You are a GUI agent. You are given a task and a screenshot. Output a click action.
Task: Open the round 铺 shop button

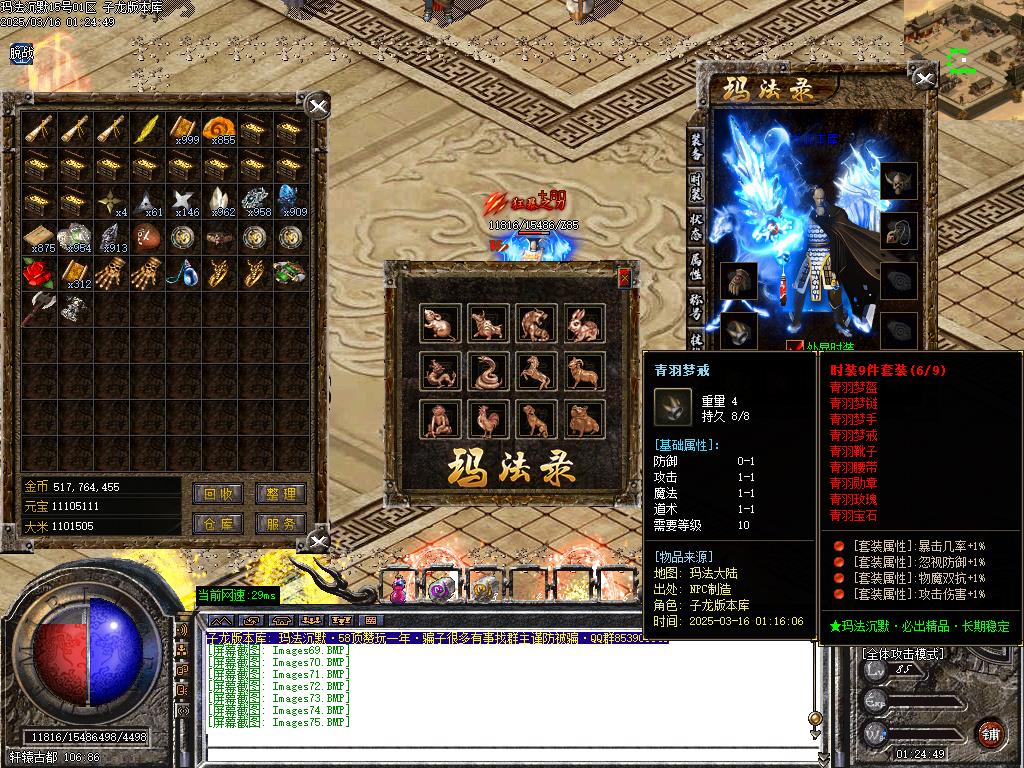tap(989, 732)
